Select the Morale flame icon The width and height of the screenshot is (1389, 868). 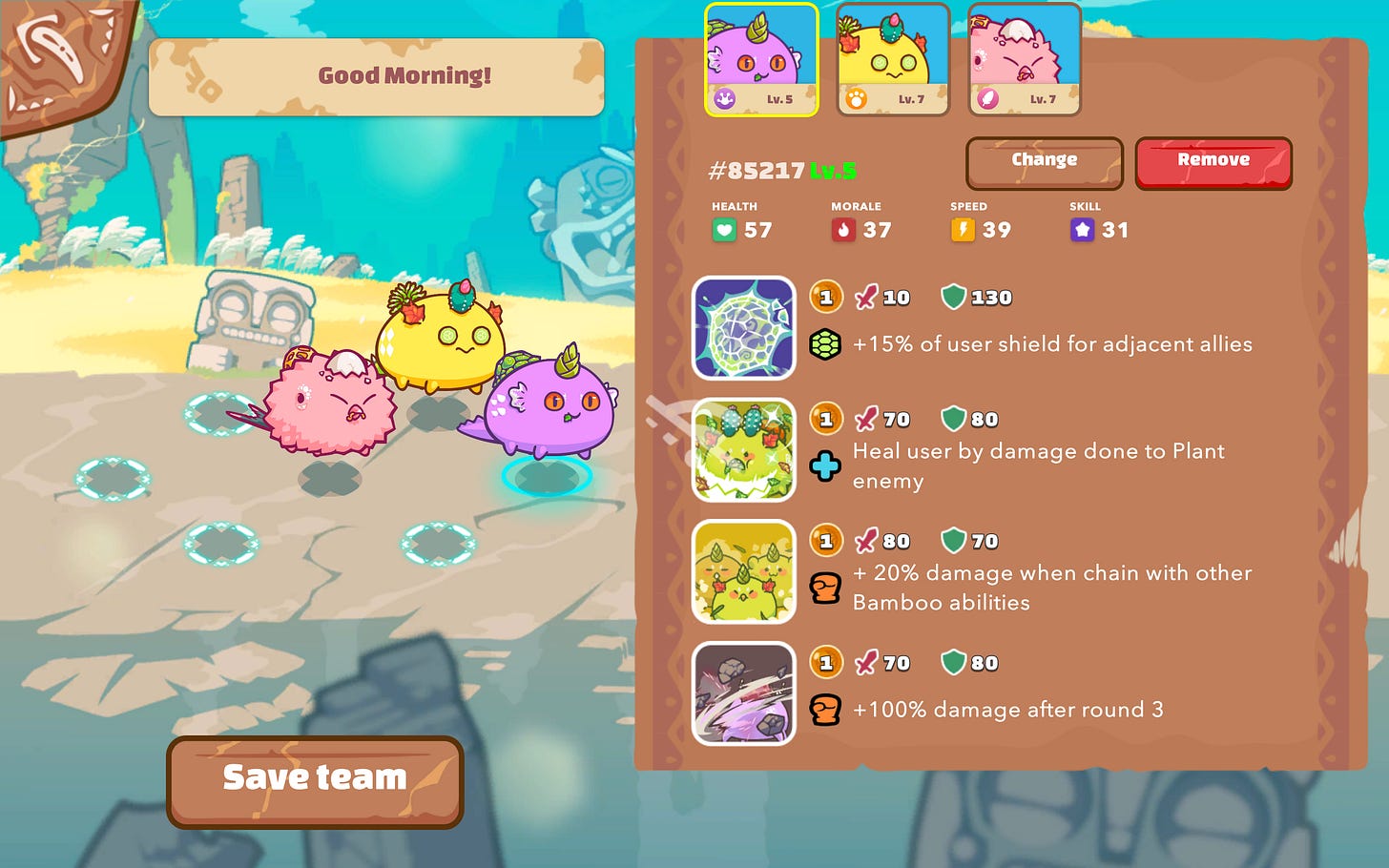click(843, 229)
